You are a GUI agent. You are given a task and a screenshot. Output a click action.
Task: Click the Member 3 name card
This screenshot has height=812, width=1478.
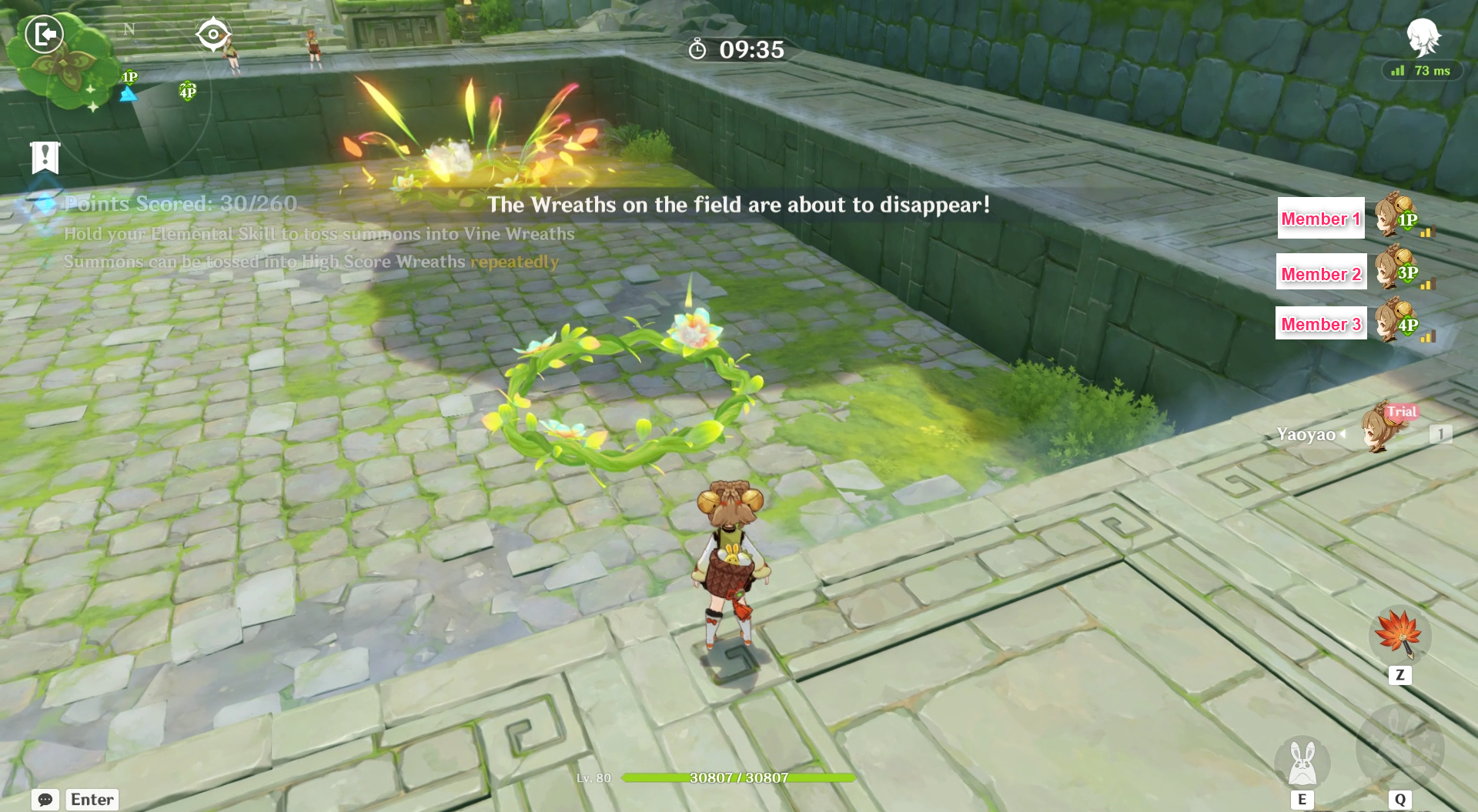(x=1321, y=324)
